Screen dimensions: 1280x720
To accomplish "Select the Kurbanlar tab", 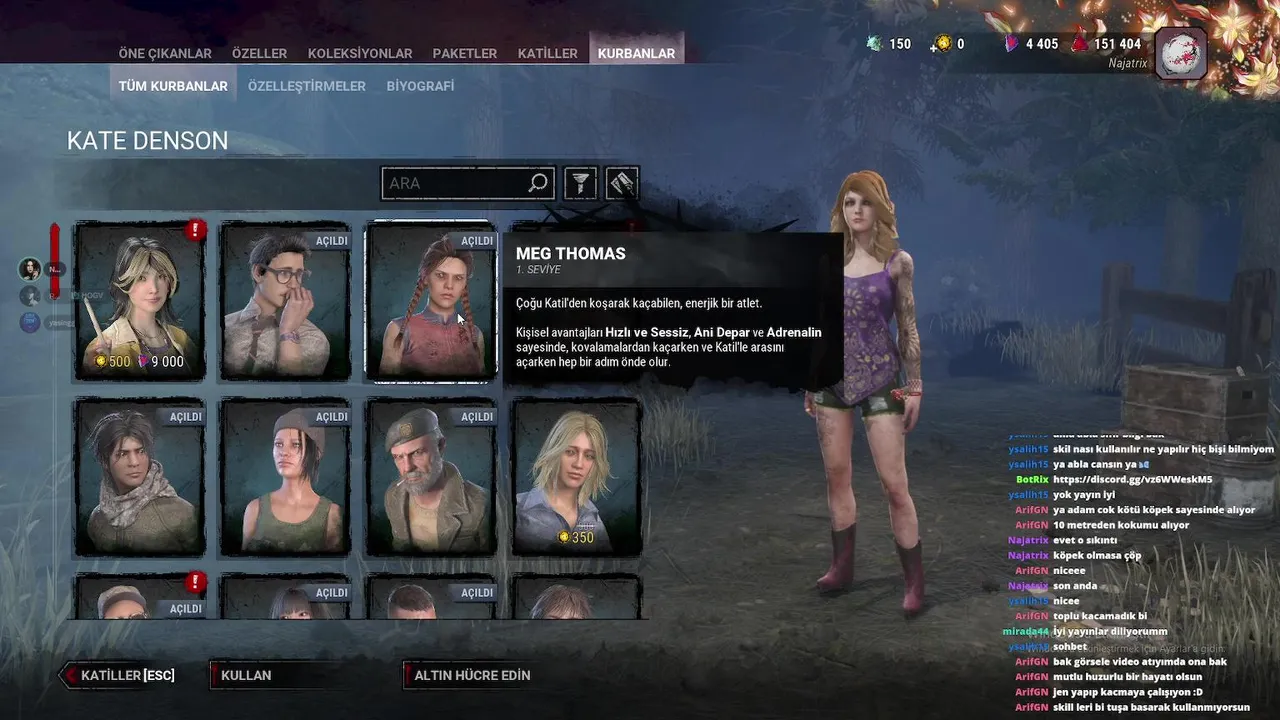I will point(636,53).
